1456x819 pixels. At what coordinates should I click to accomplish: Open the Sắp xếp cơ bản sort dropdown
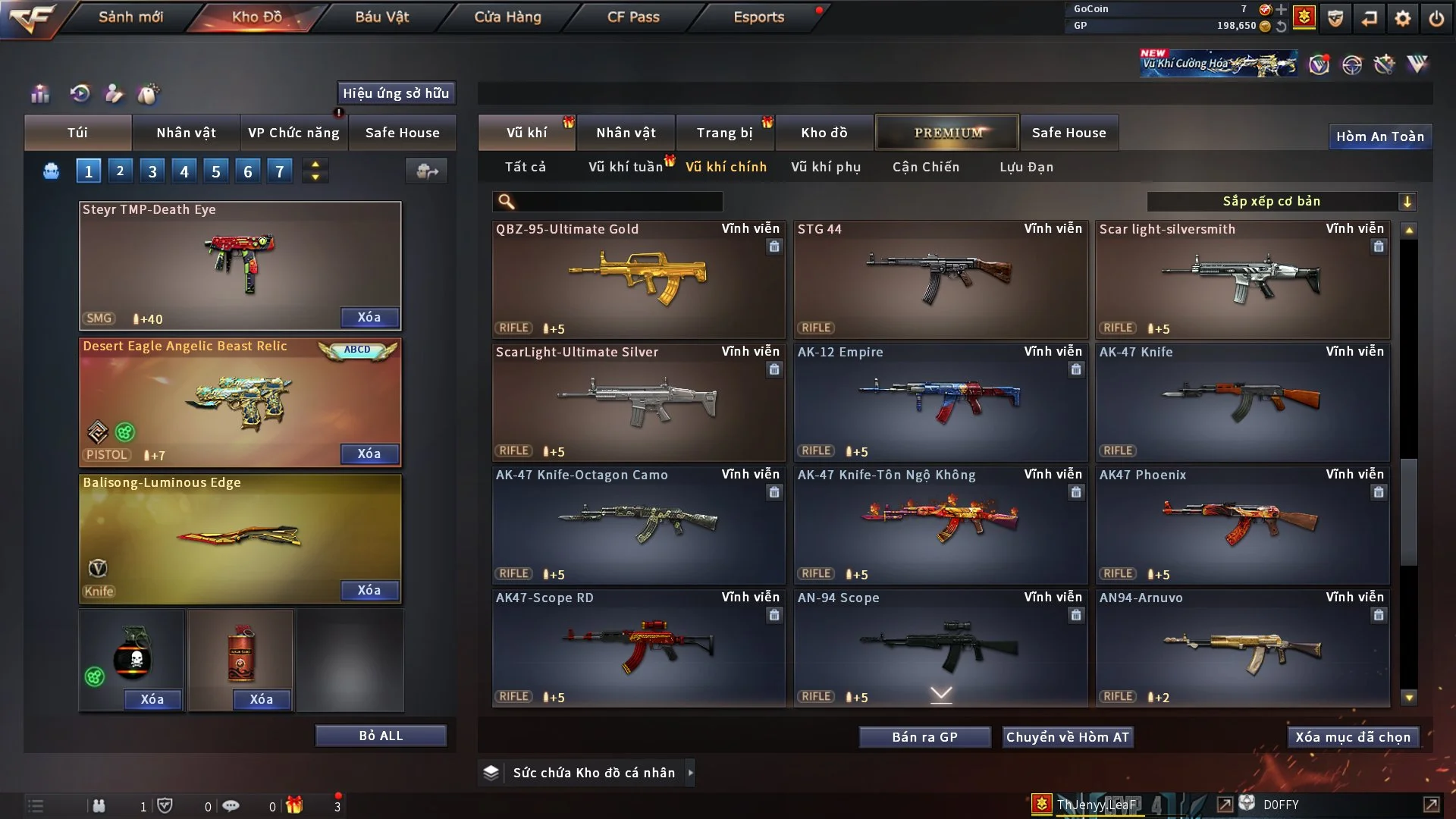(x=1281, y=201)
